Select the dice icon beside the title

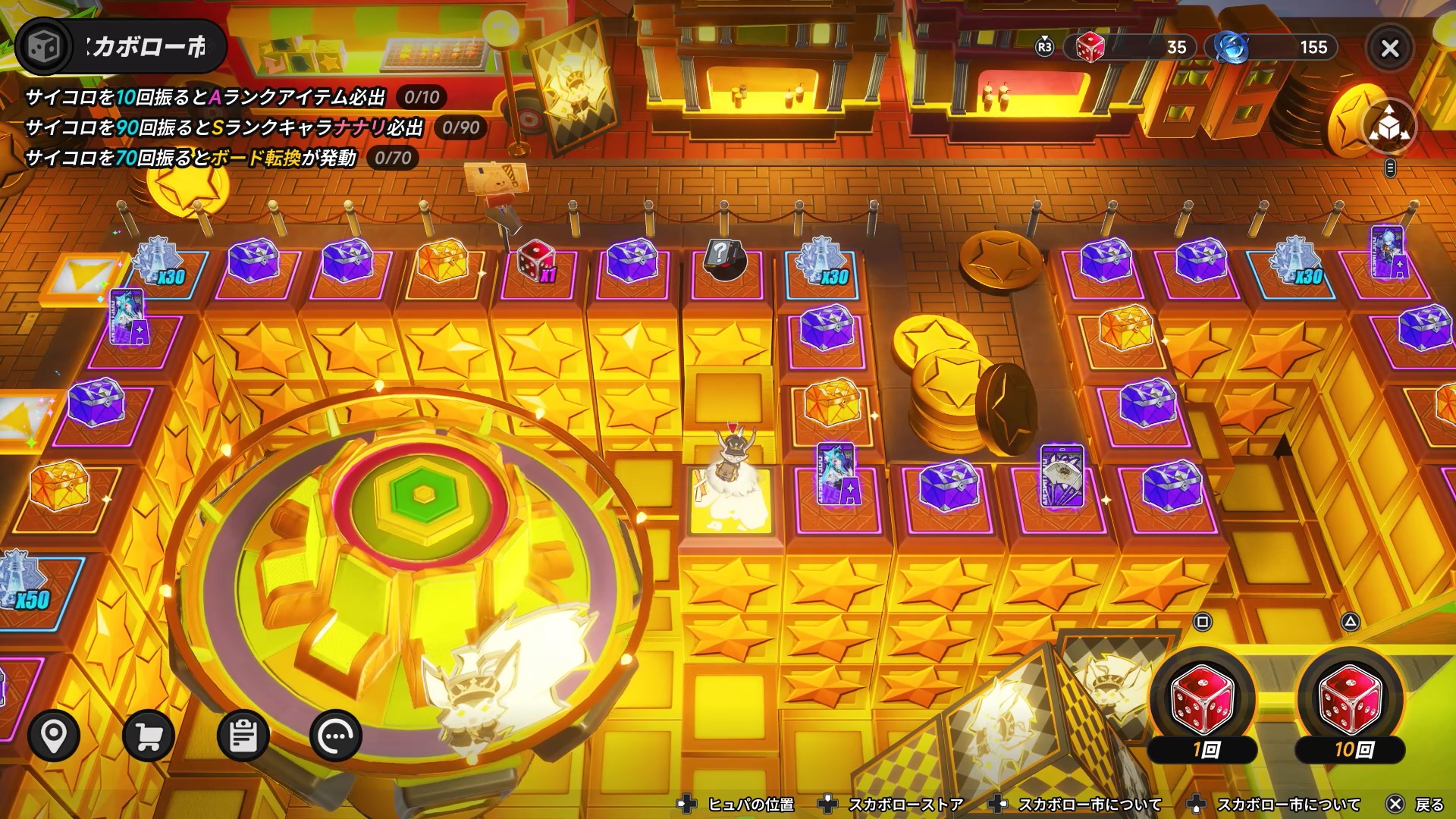coord(43,47)
